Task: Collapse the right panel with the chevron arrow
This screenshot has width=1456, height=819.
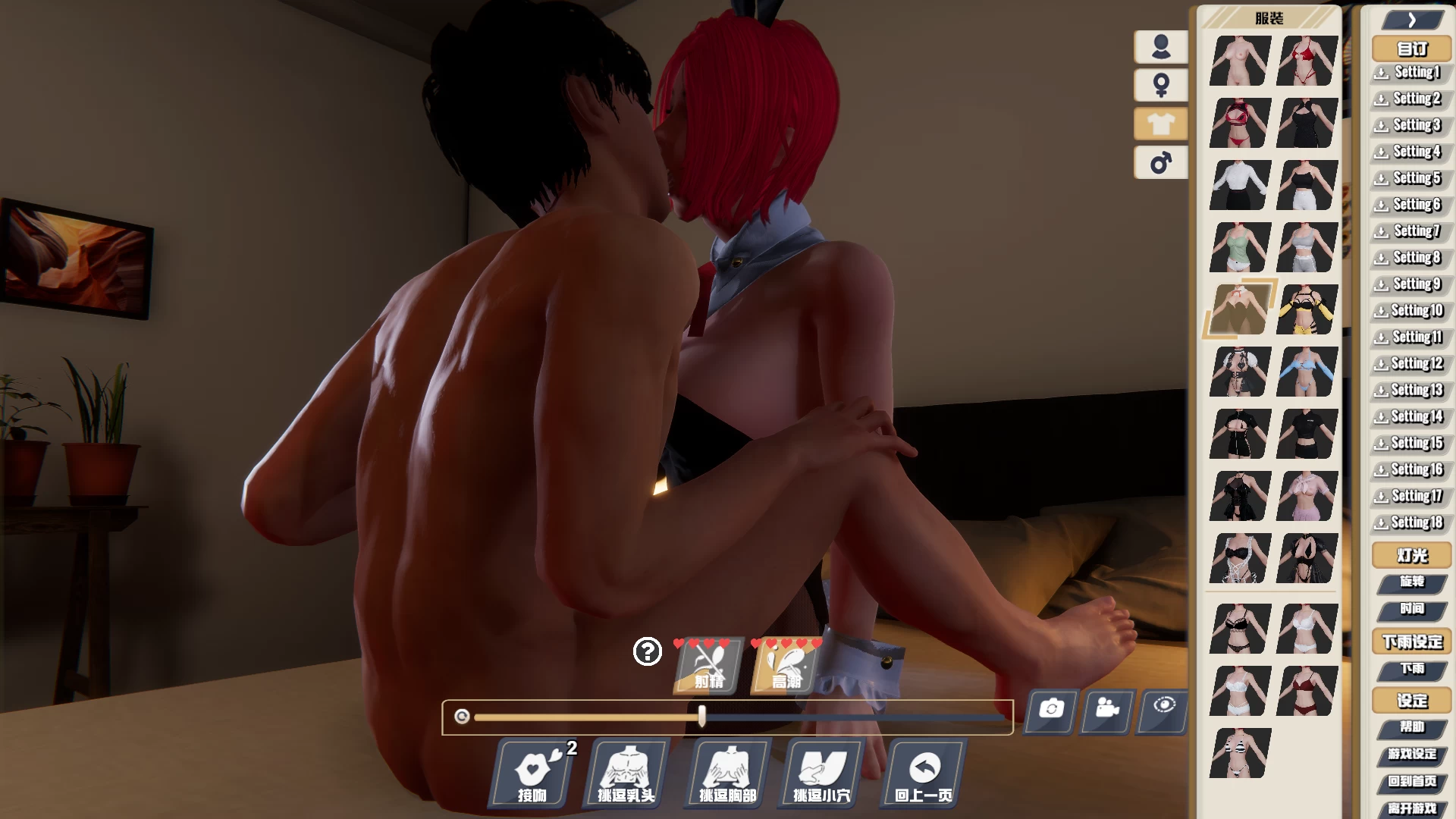Action: 1410,19
